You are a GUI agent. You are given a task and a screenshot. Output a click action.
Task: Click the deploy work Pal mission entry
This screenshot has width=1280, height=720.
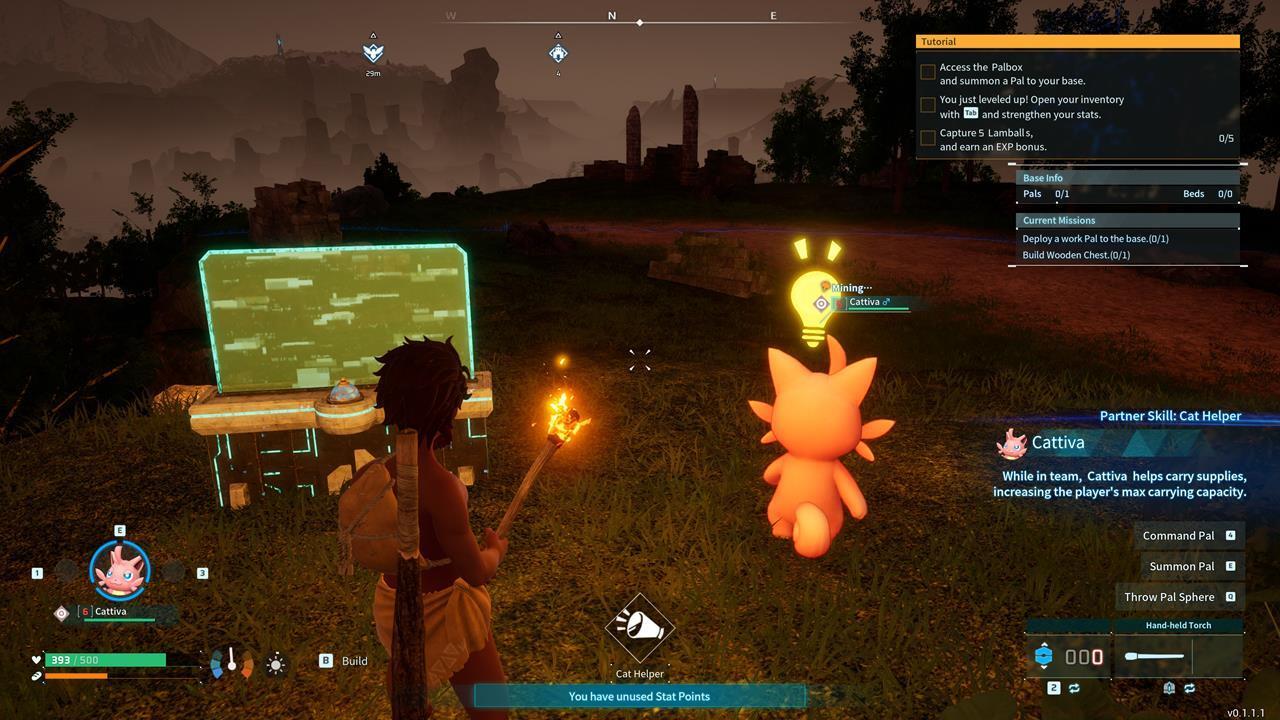(x=1095, y=239)
